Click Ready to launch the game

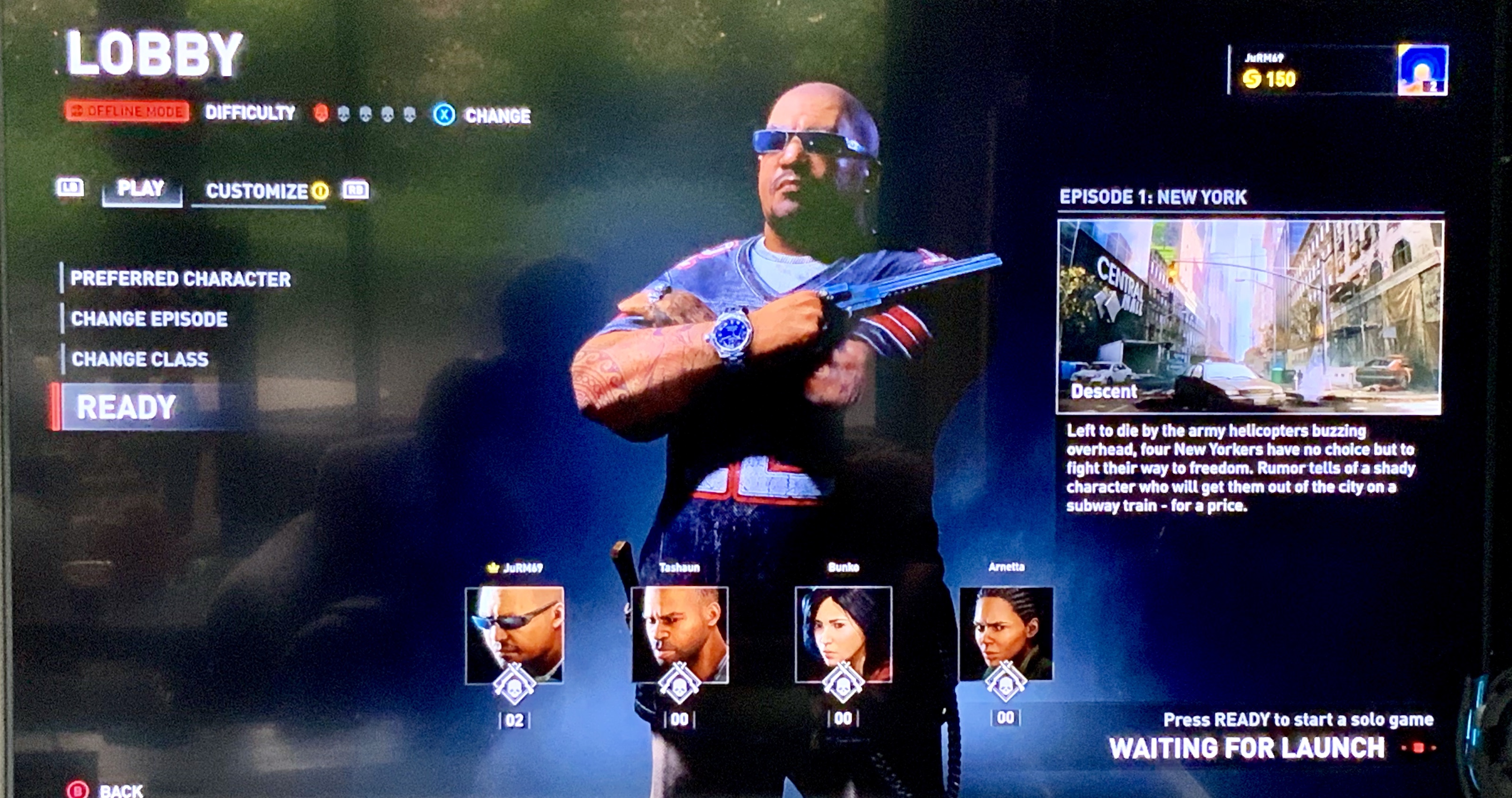tap(127, 407)
